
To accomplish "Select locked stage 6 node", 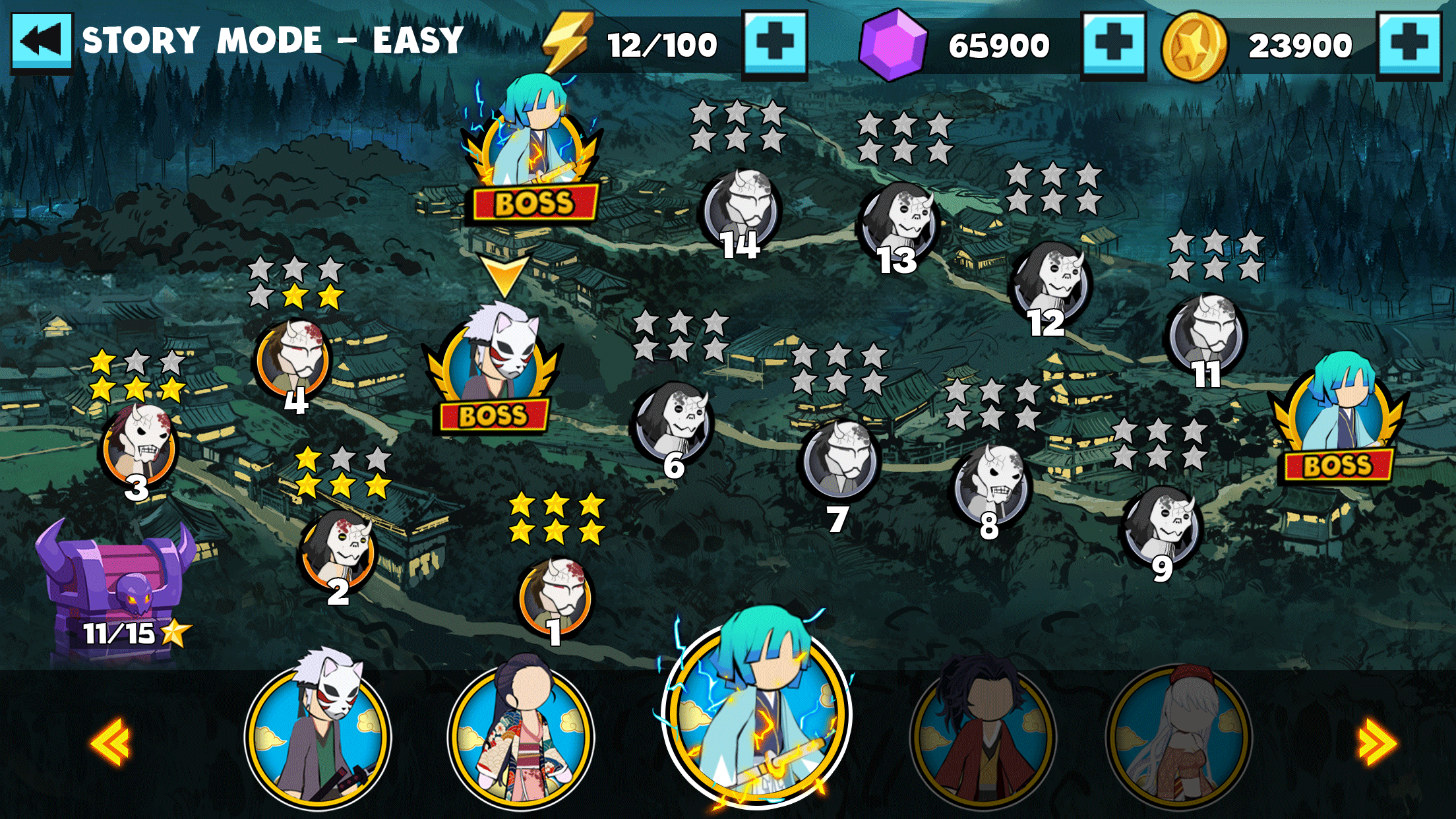I will (x=673, y=422).
